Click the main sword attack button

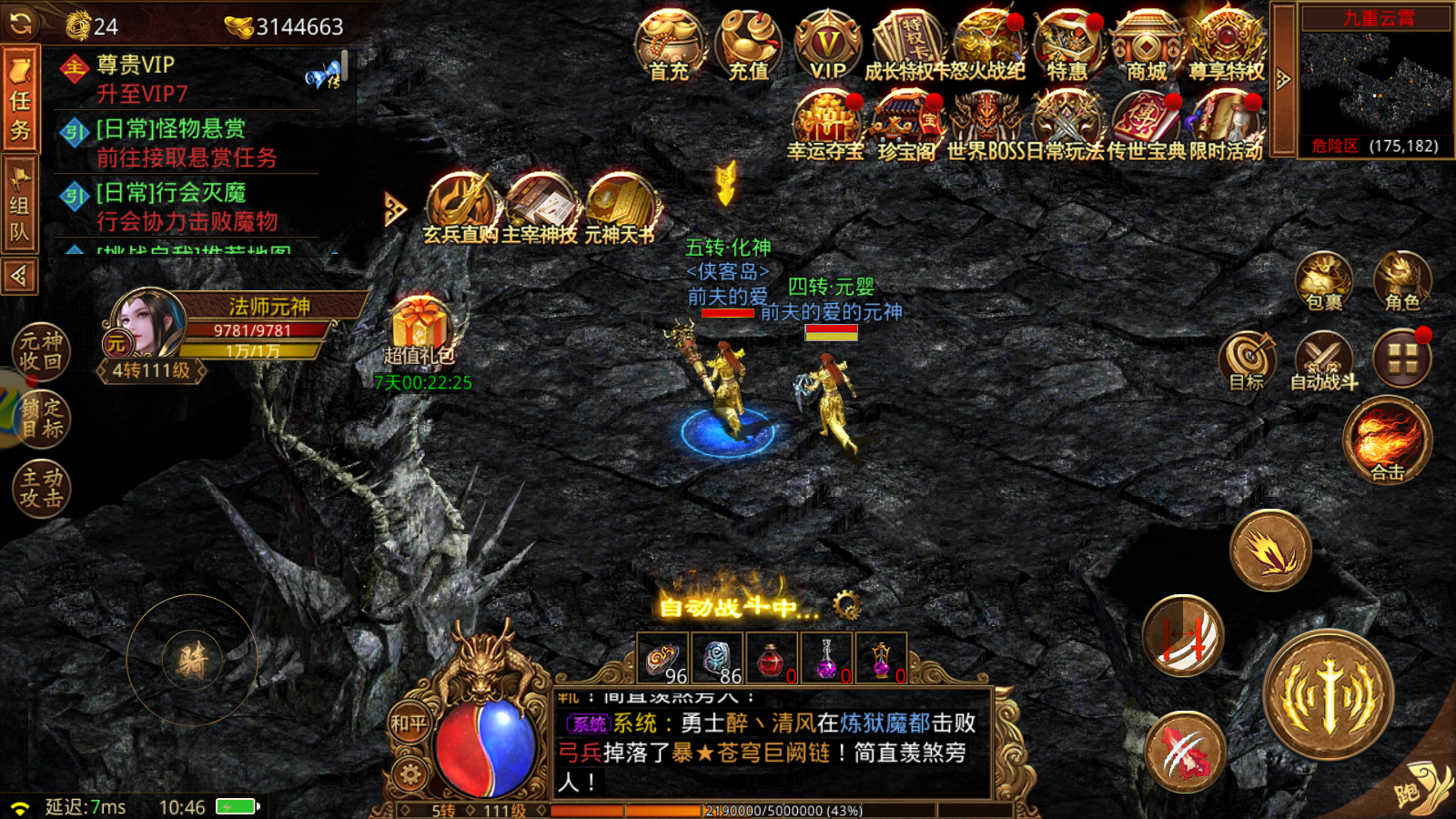click(x=1329, y=696)
